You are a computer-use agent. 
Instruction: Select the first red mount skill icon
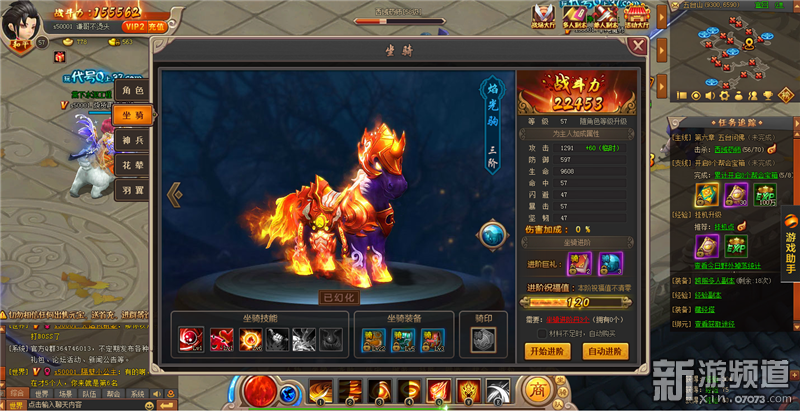point(189,340)
